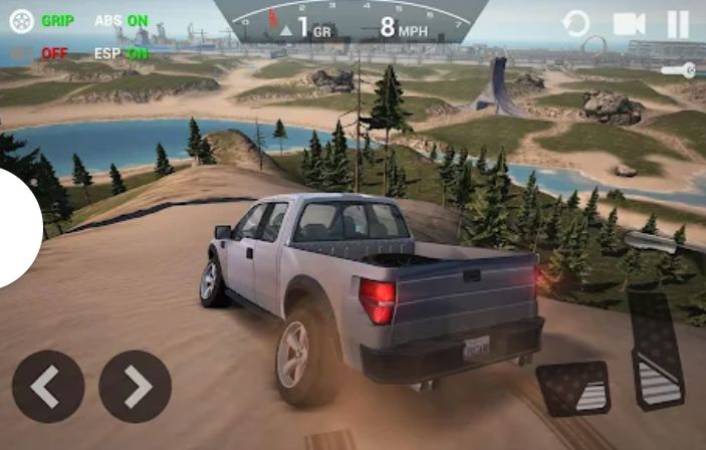
Task: Toggle the ABS setting
Action: (121, 20)
